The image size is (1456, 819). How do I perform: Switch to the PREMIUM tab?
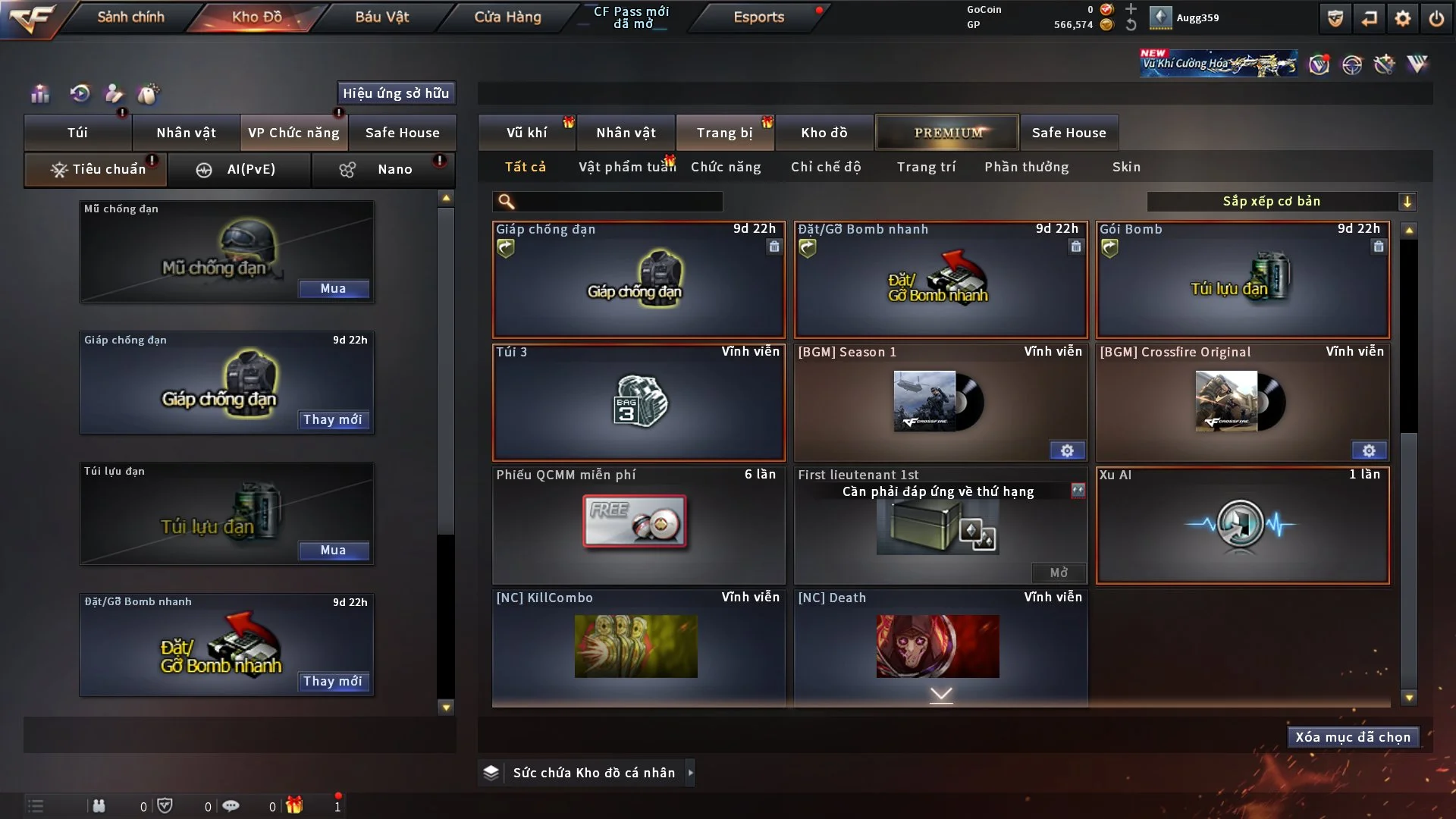click(948, 133)
